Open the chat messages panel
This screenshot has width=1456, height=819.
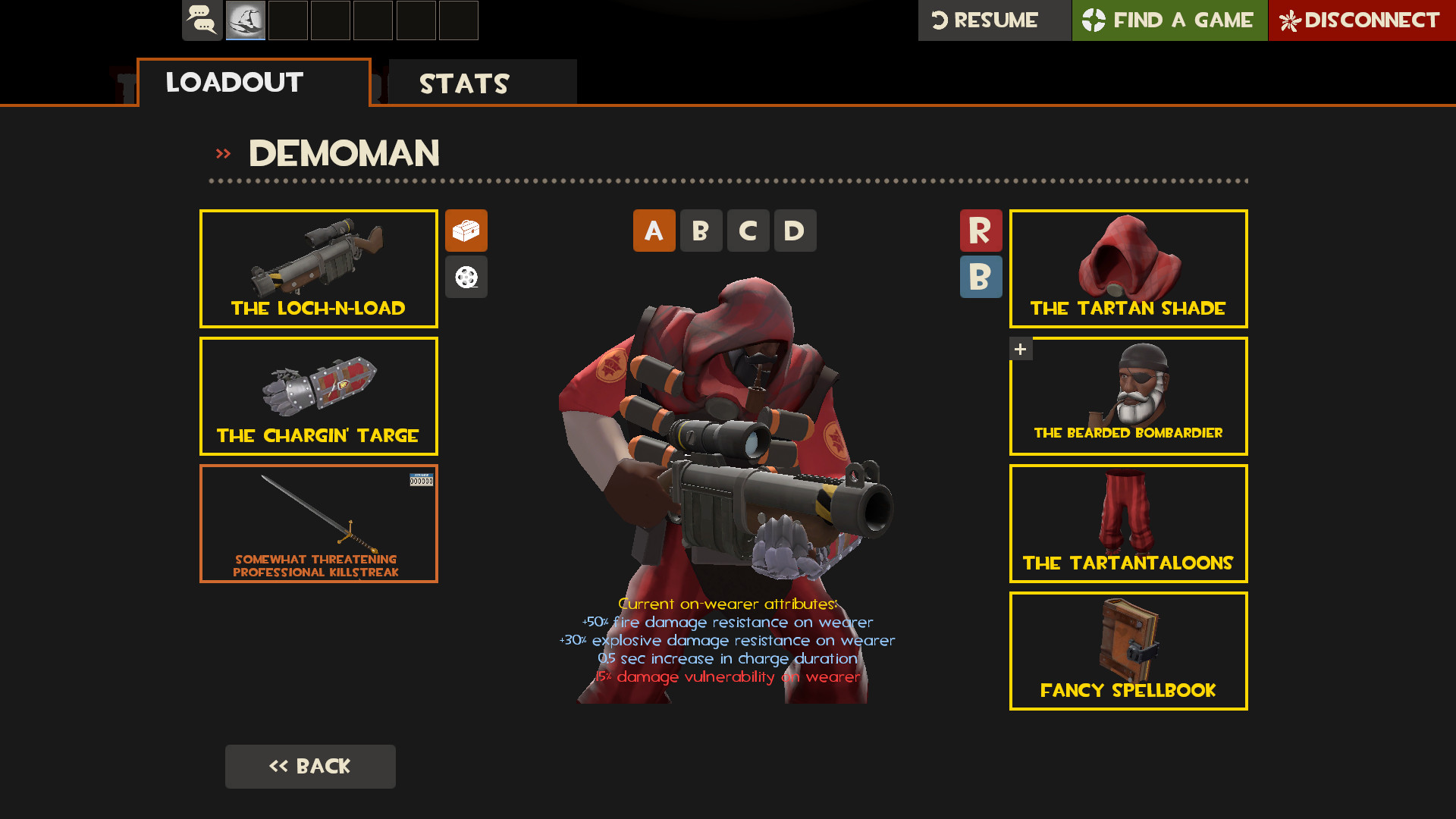(202, 20)
